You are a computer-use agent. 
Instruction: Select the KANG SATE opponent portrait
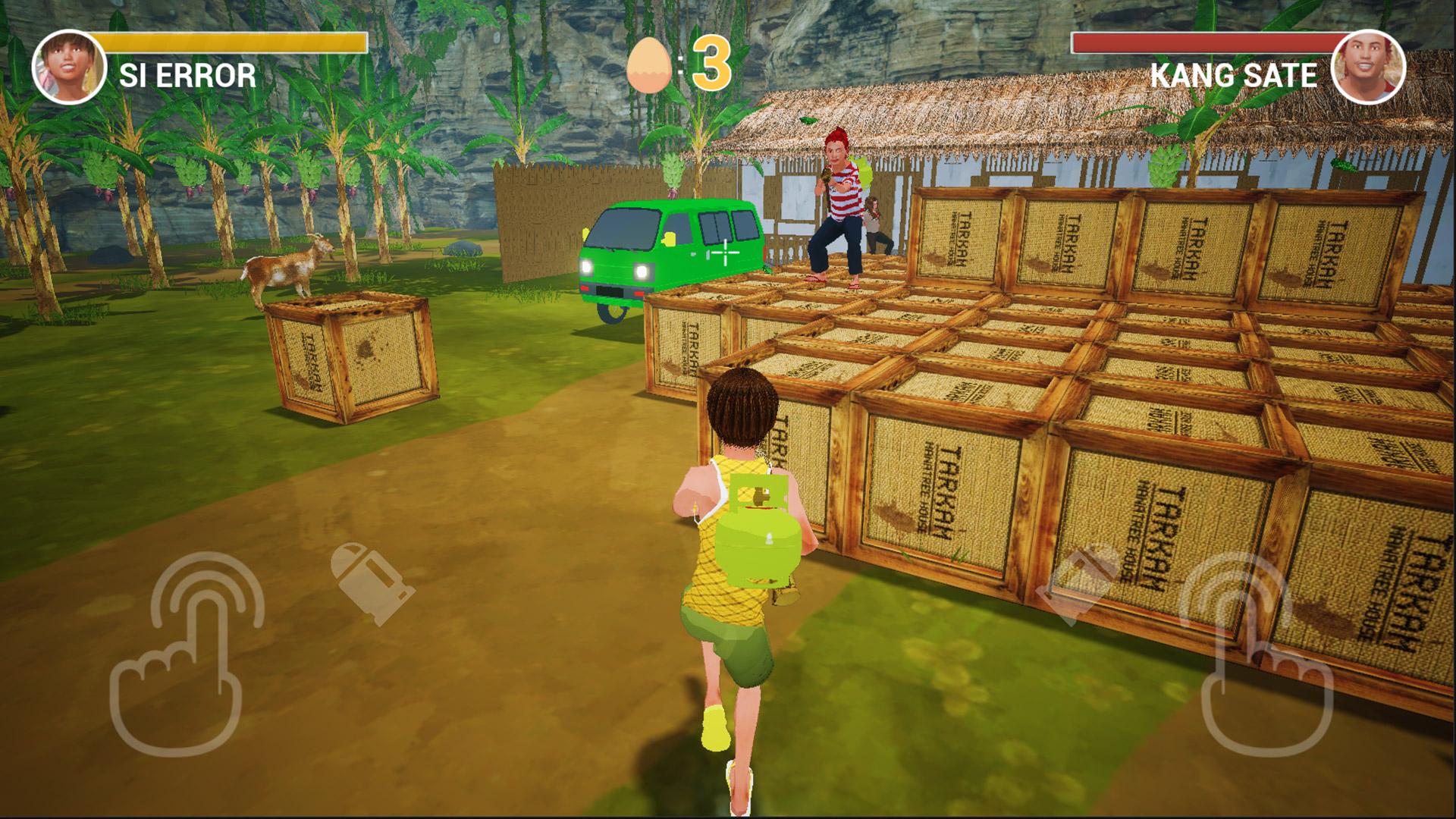coord(1368,67)
